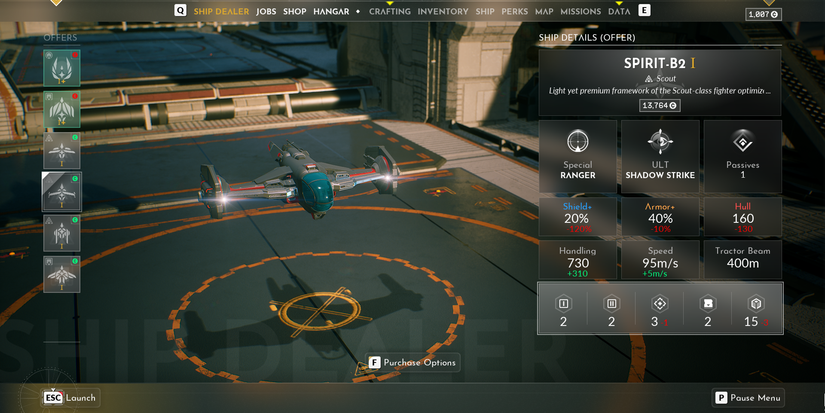Open the Crafting tab
Viewport: 825px width, 413px height.
click(389, 11)
